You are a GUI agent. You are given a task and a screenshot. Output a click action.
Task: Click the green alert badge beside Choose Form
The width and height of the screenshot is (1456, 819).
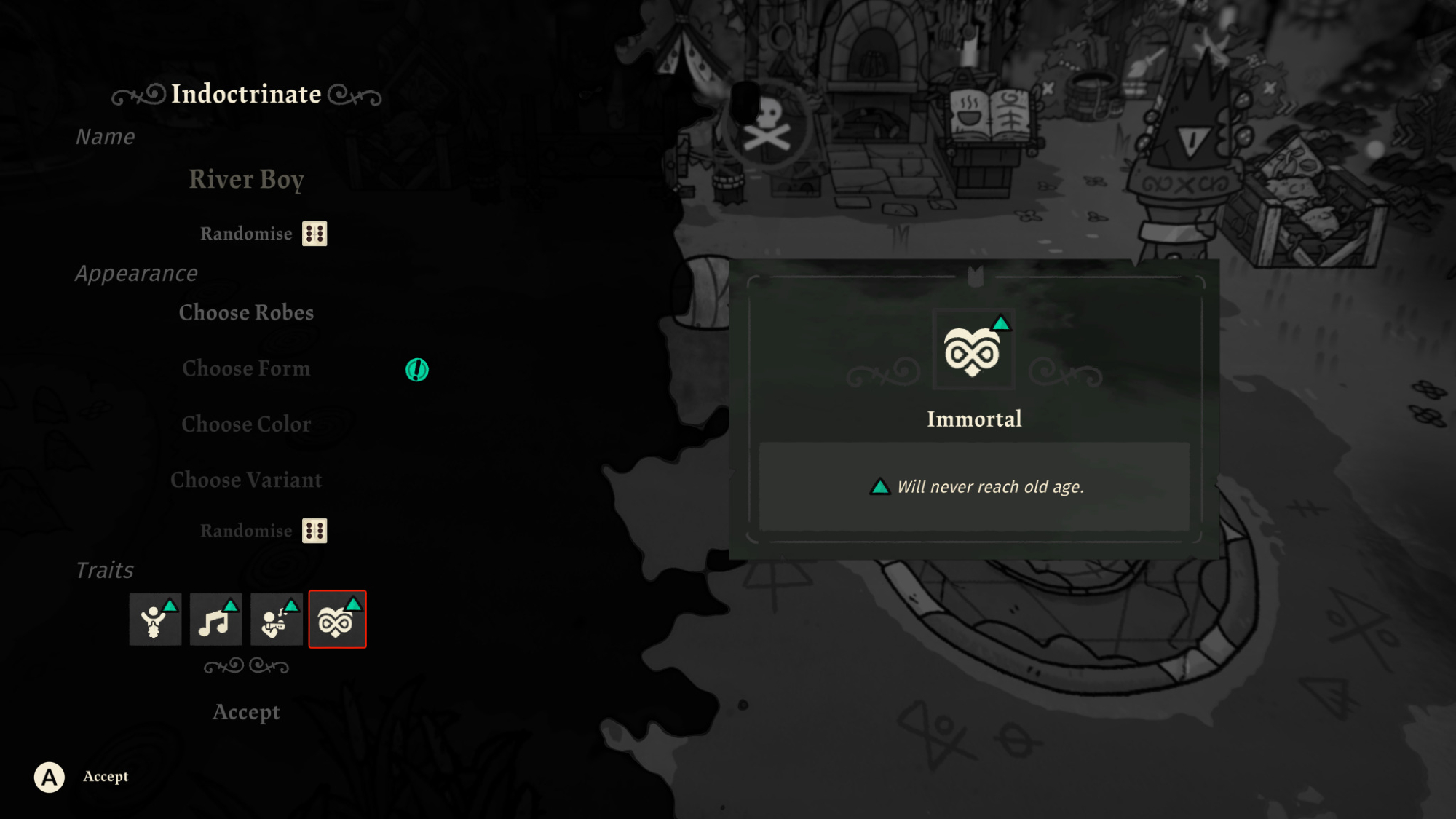[417, 370]
